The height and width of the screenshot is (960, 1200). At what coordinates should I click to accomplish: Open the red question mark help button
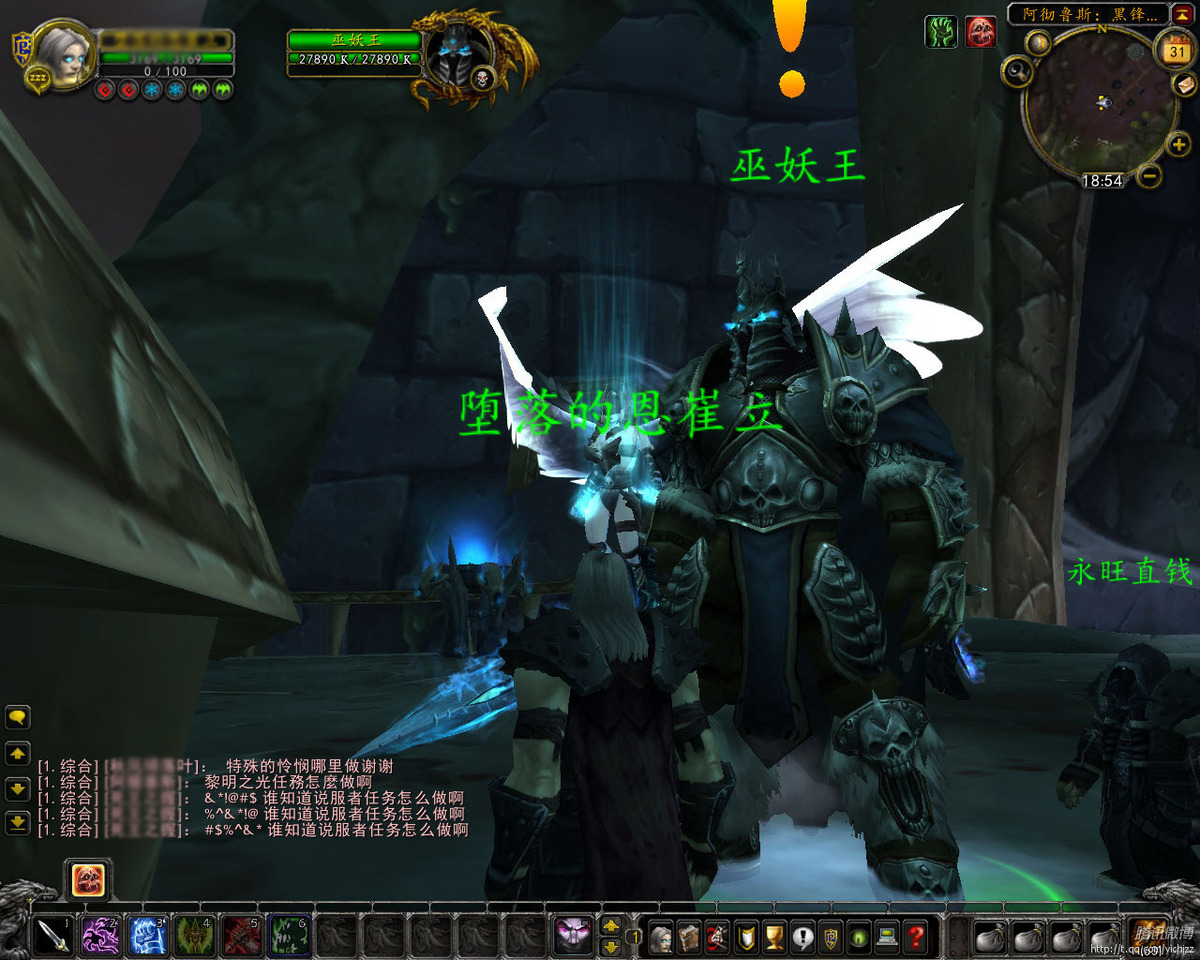pos(914,938)
